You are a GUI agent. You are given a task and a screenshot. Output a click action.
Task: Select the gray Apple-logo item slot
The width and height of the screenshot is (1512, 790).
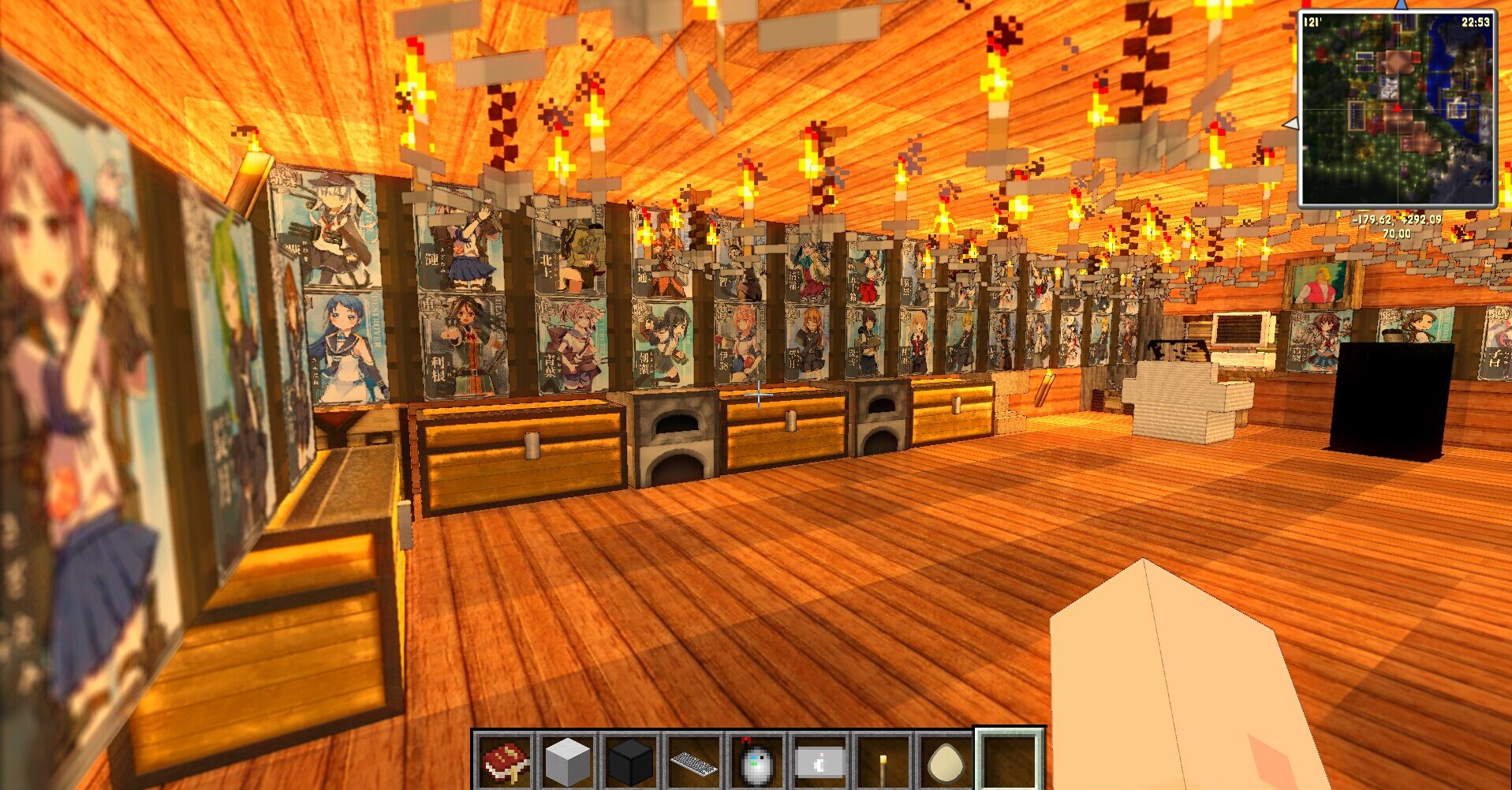(x=820, y=762)
